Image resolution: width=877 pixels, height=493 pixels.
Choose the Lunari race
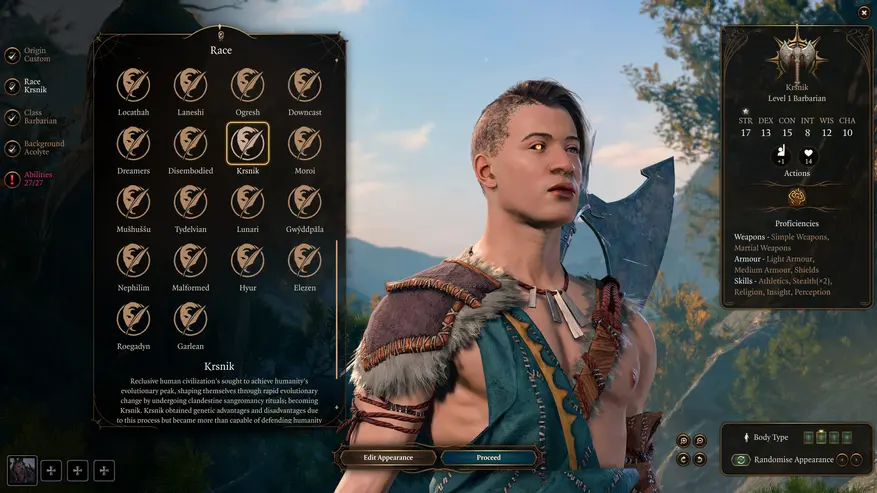[248, 202]
